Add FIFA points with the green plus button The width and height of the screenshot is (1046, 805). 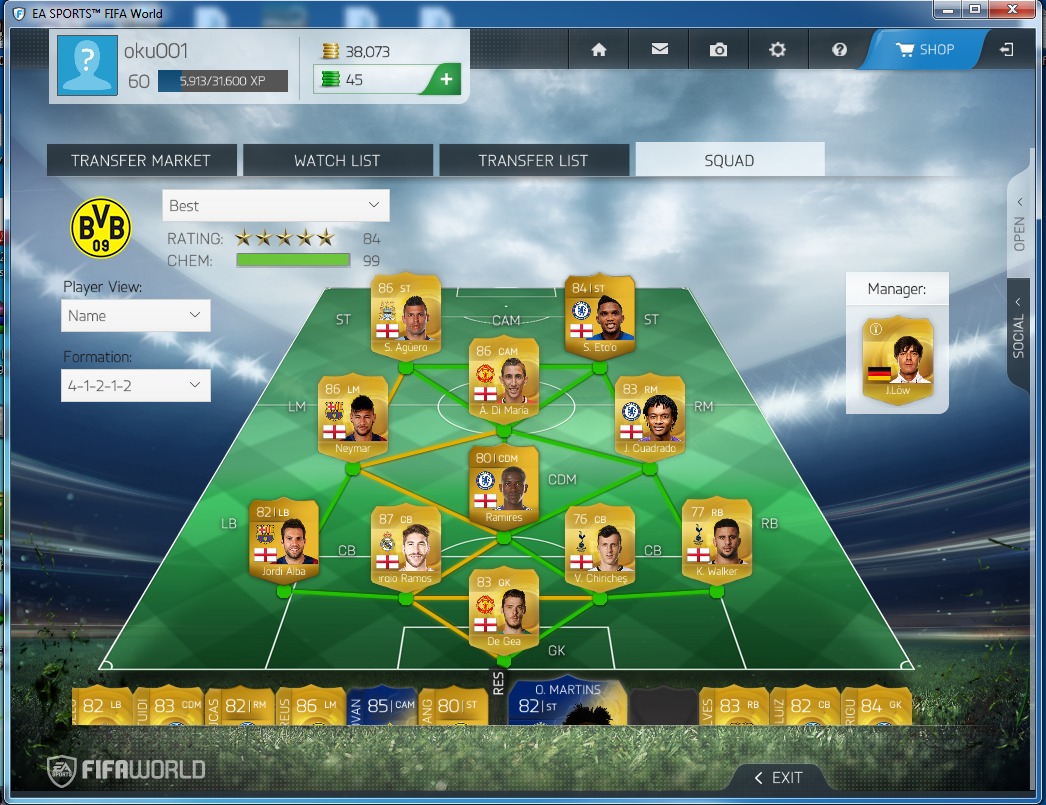point(446,79)
